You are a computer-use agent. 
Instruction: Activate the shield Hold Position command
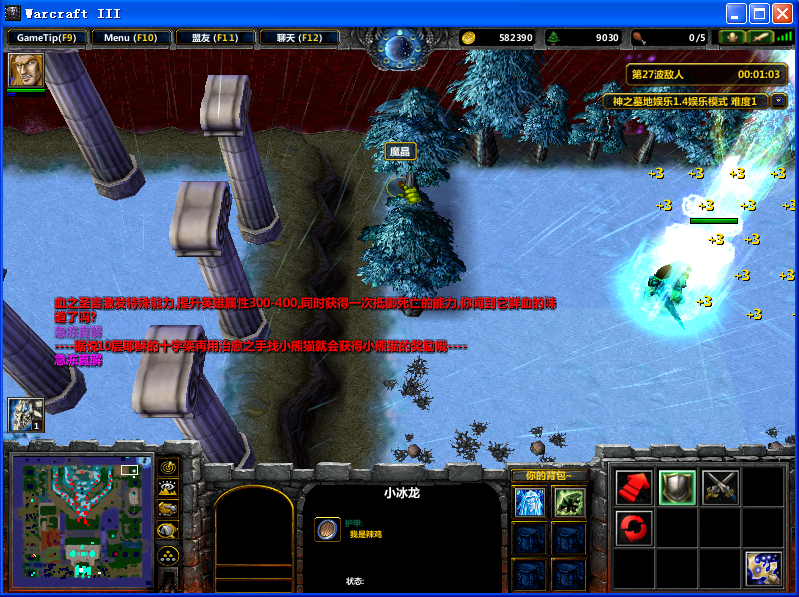coord(677,486)
